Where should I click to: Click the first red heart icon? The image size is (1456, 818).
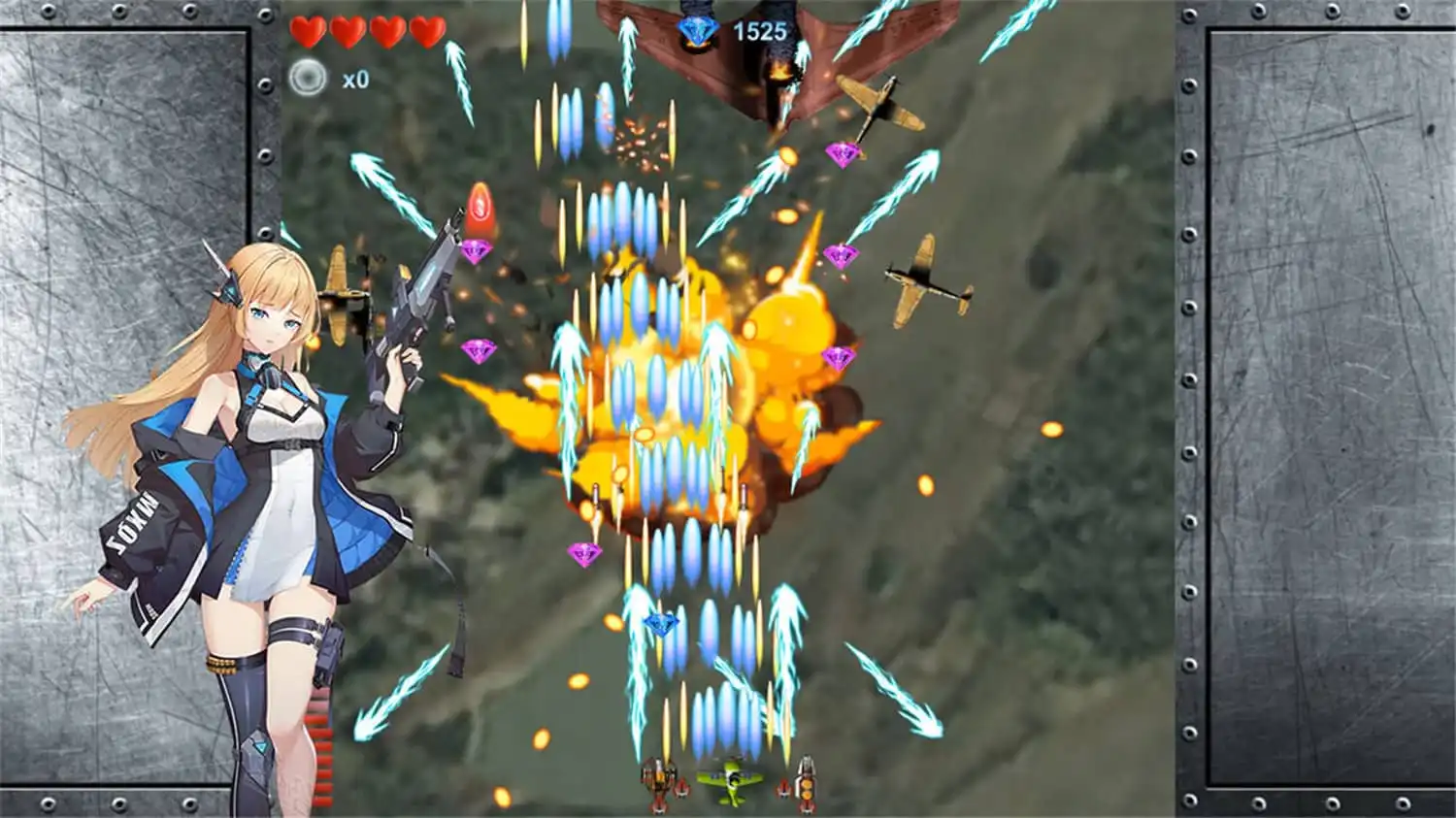tap(310, 31)
